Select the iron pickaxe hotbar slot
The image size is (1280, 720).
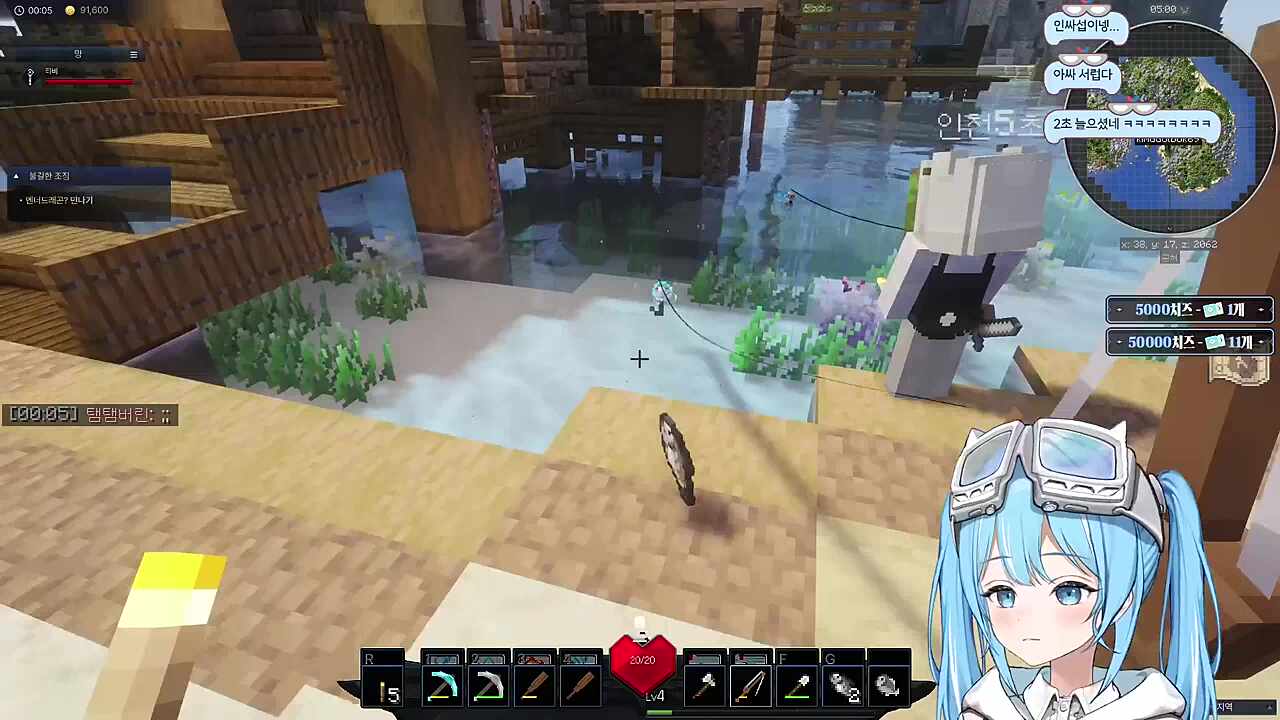pos(488,687)
